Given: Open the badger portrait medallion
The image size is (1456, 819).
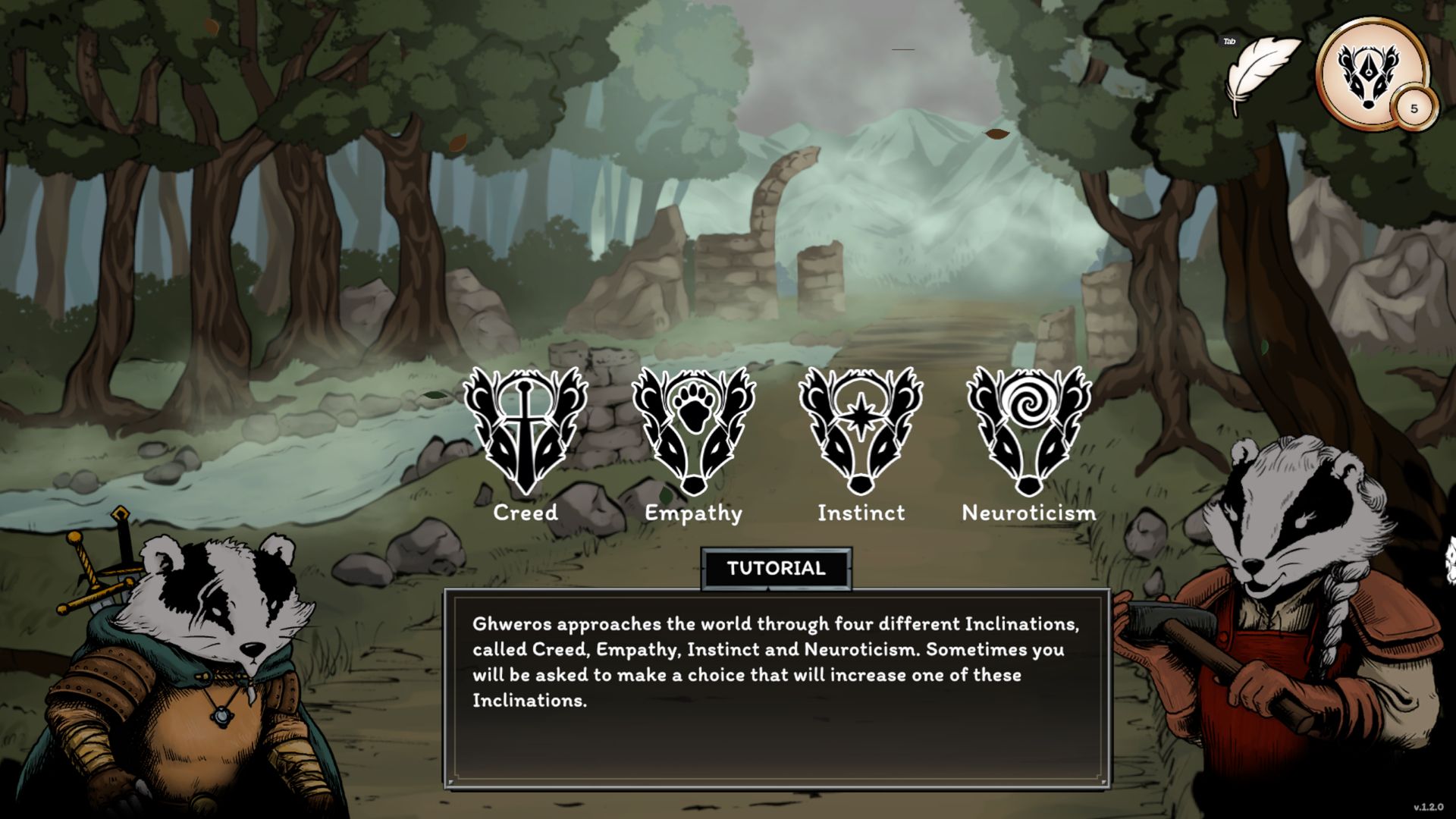Looking at the screenshot, I should point(1371,73).
